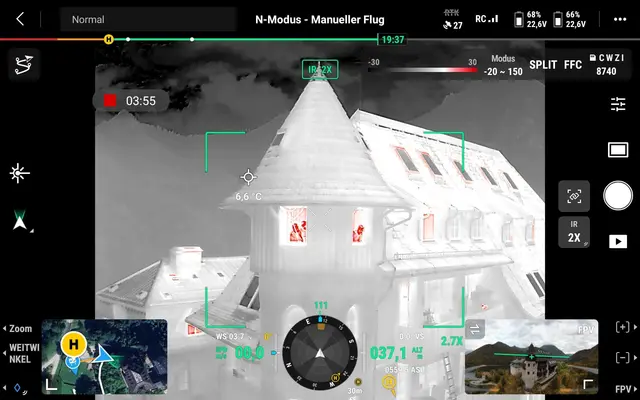Select the Zoom camera option

pos(20,328)
